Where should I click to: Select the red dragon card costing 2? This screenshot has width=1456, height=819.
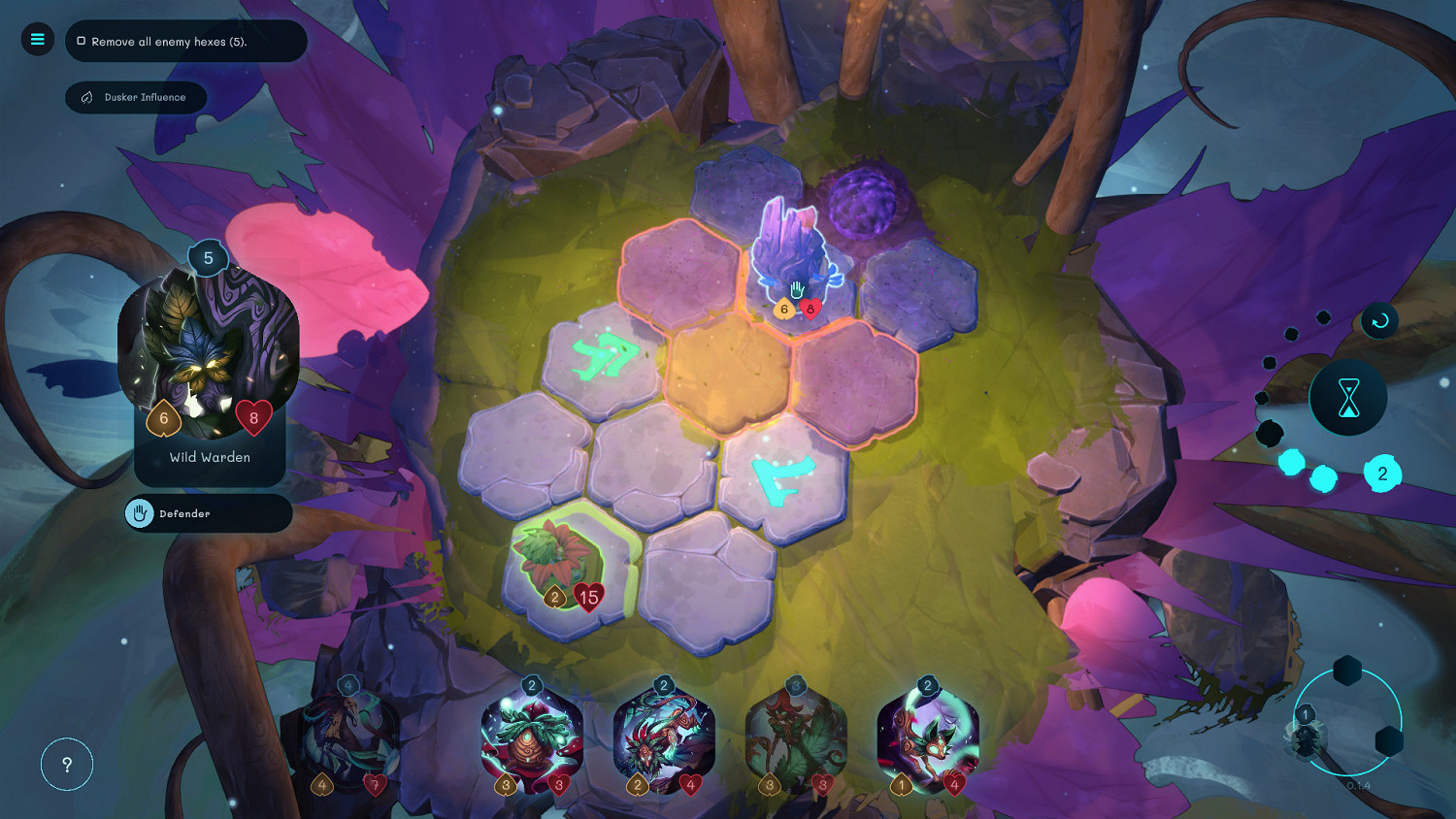[662, 739]
